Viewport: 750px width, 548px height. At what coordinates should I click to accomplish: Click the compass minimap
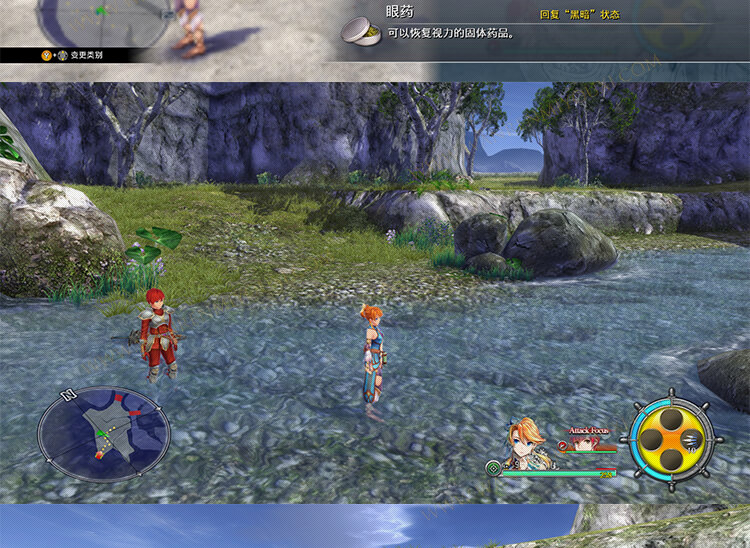104,433
